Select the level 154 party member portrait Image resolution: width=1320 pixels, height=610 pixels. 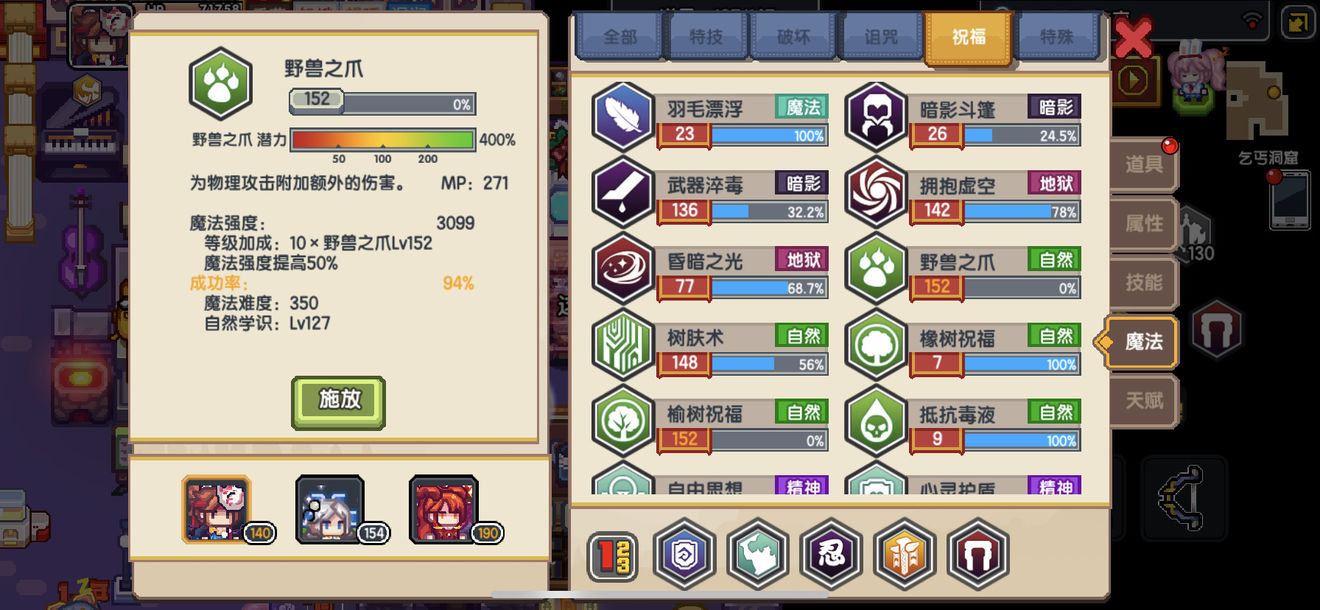point(332,510)
